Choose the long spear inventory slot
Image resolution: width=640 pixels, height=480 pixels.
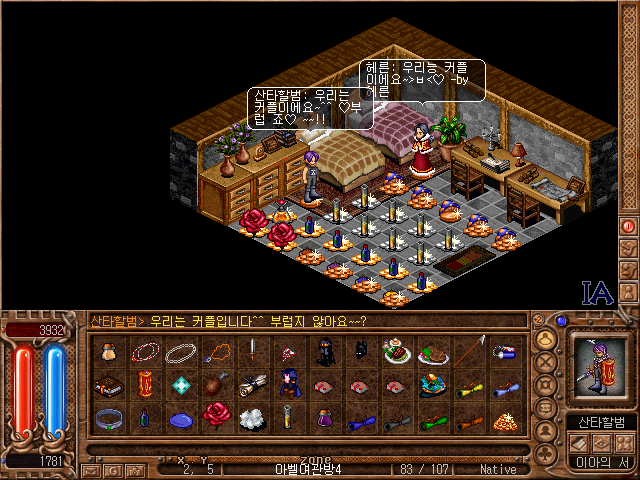(470, 351)
